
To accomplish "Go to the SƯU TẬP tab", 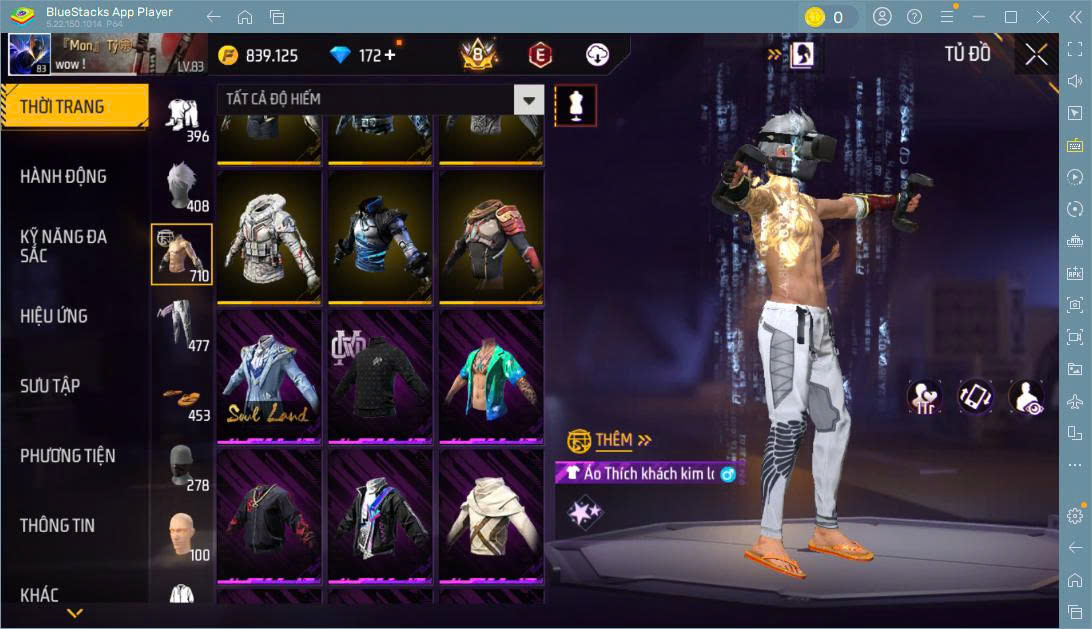I will 50,386.
